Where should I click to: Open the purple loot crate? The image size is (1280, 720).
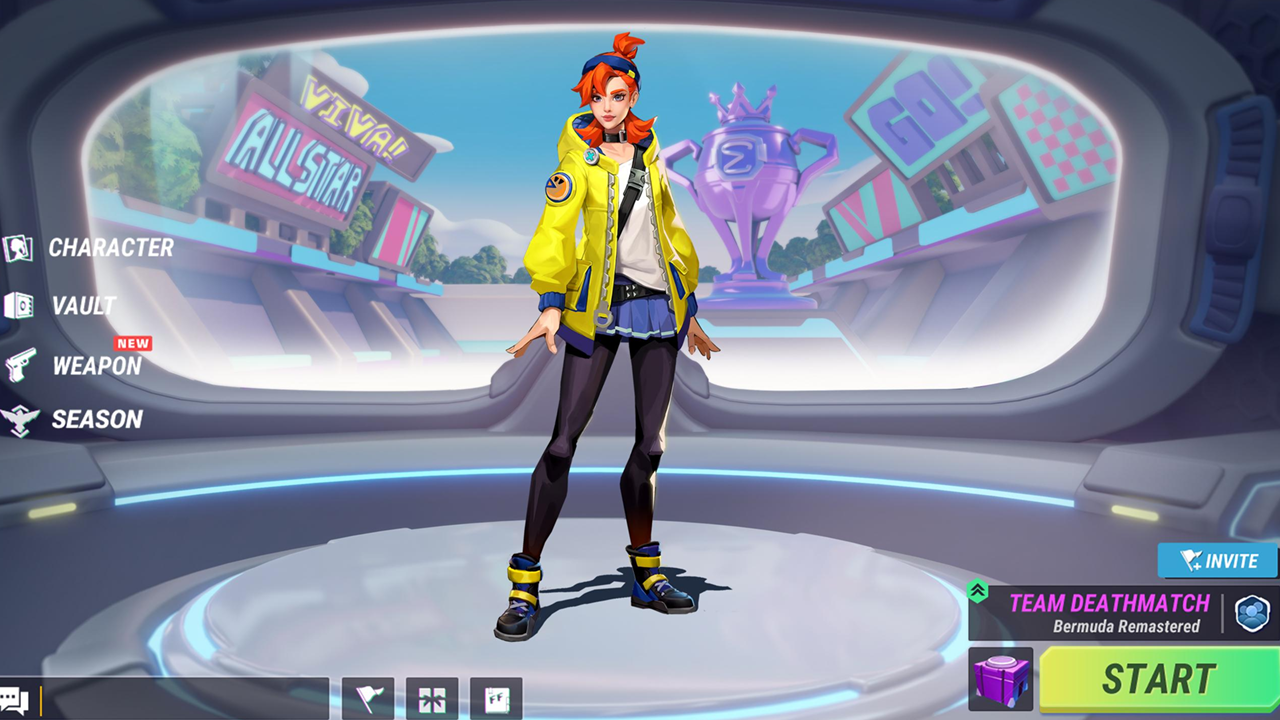(1001, 680)
